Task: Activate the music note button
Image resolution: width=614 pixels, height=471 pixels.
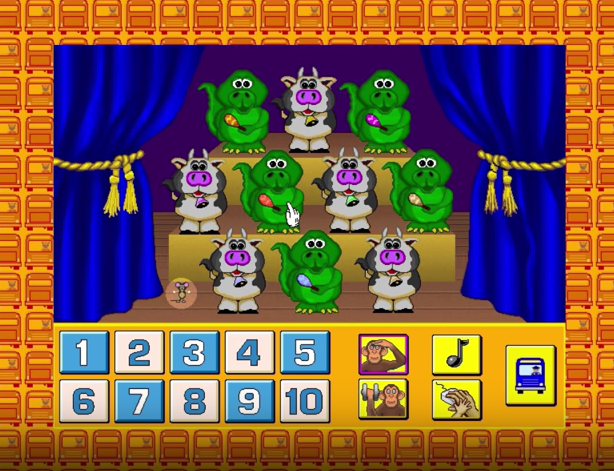Action: [x=457, y=354]
